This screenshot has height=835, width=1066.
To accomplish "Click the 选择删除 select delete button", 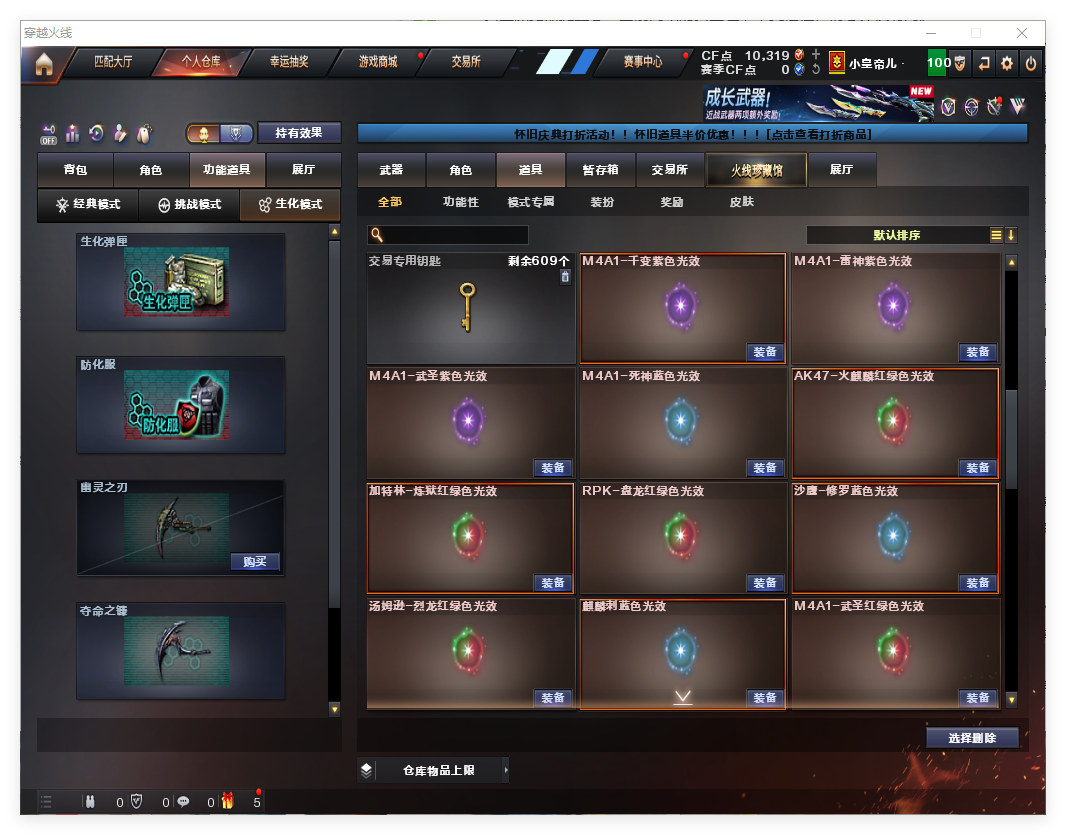I will click(972, 738).
